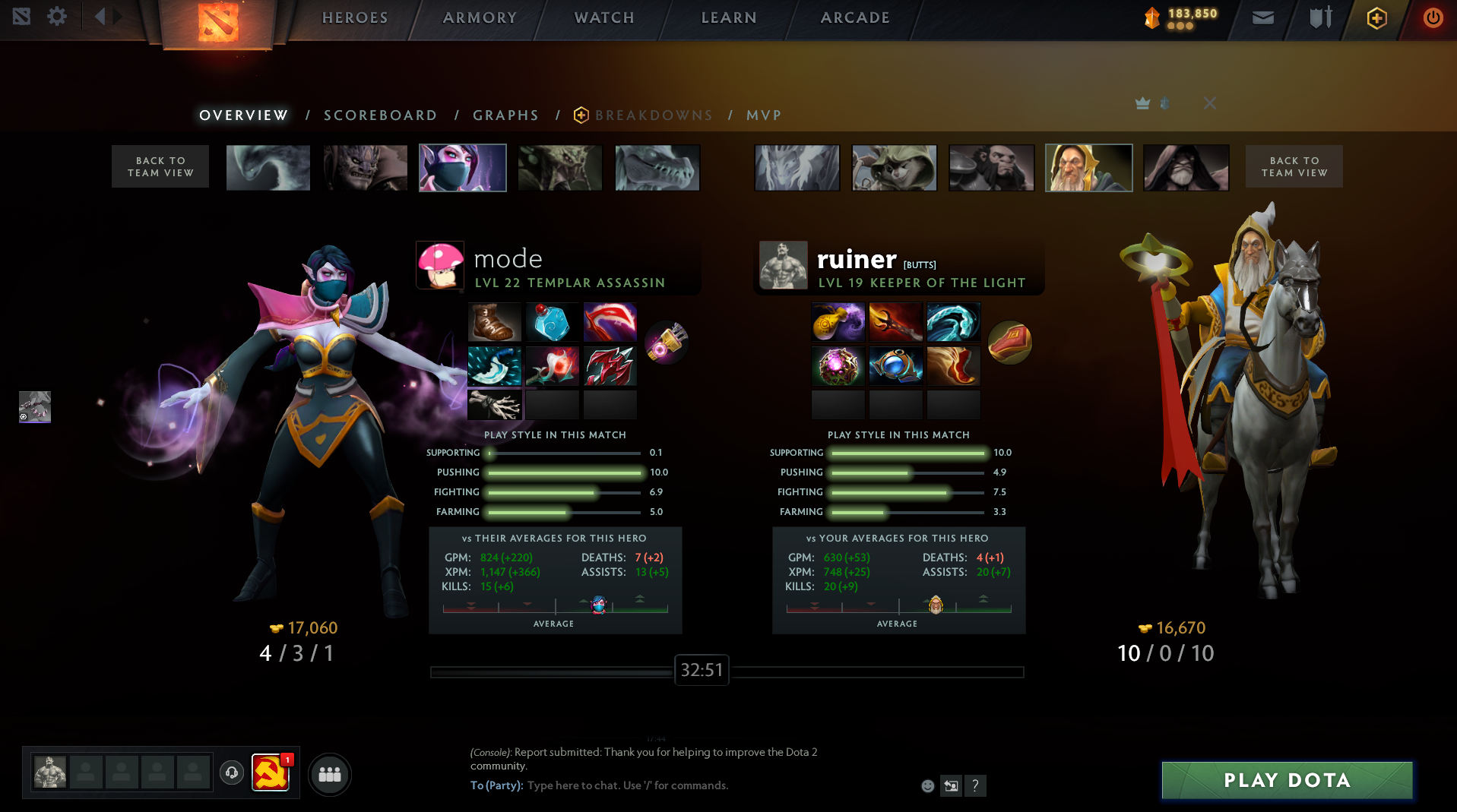The width and height of the screenshot is (1457, 812).
Task: Select the Keeper of the Light portrait
Action: pyautogui.click(x=1088, y=168)
